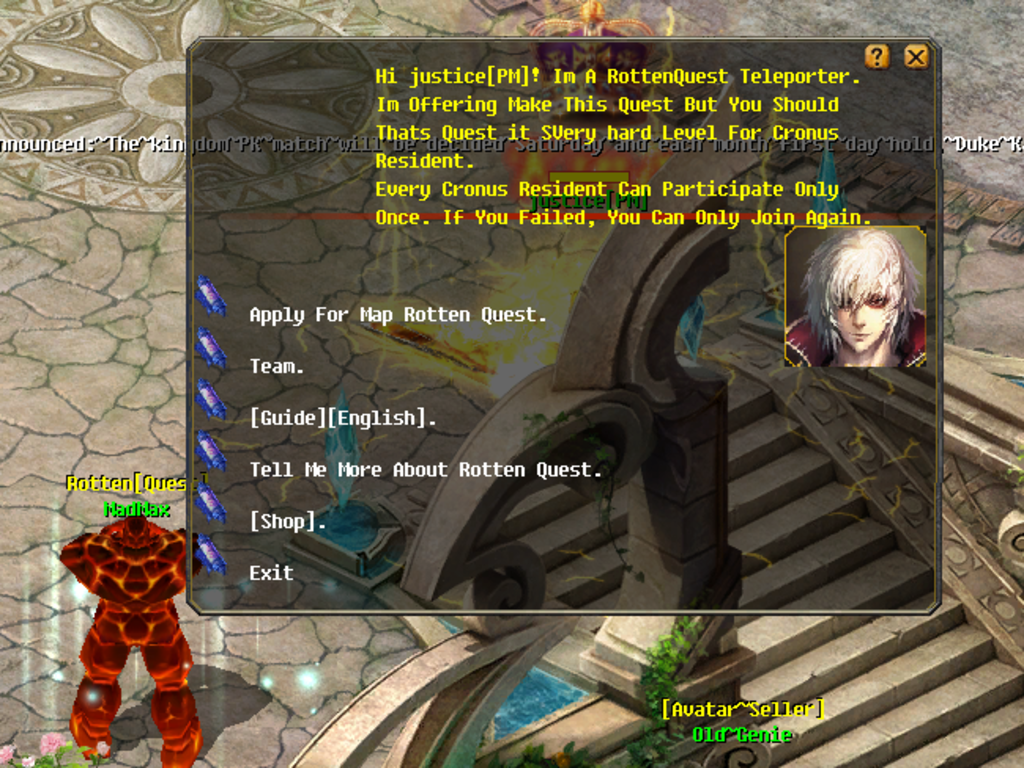Close the dialogue window with X
The image size is (1024, 768).
point(916,57)
